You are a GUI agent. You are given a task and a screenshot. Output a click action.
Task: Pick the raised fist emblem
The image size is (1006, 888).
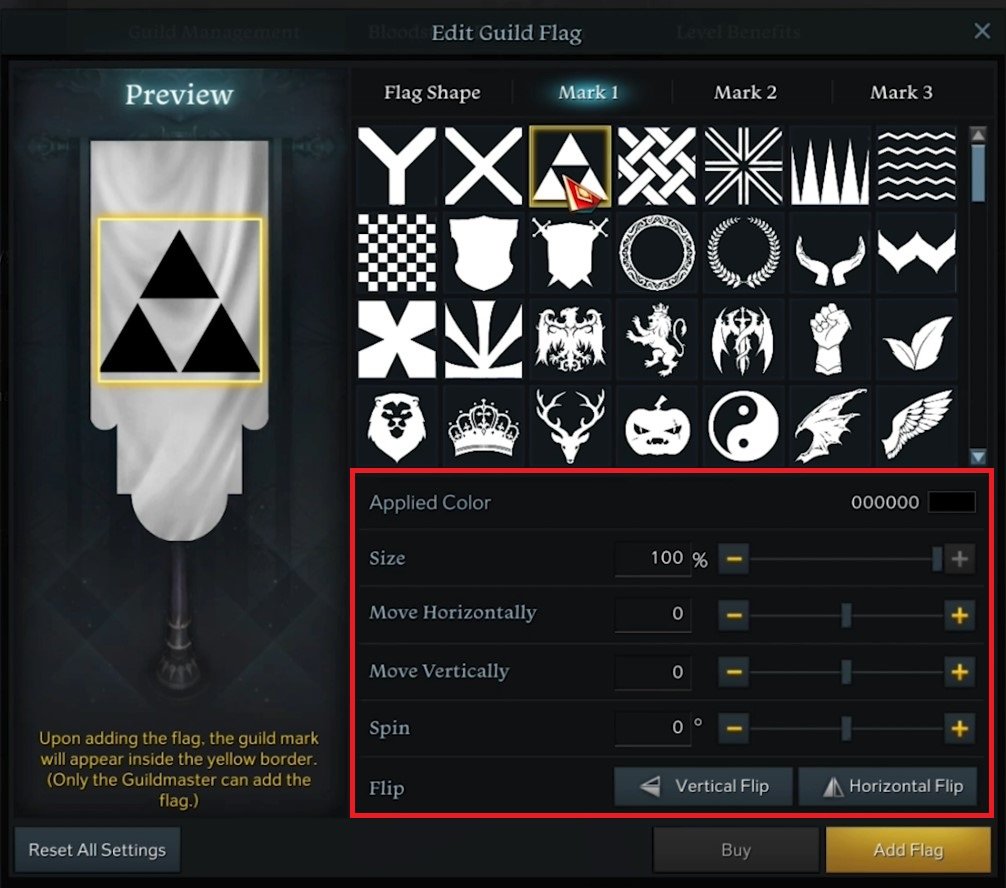[x=829, y=339]
